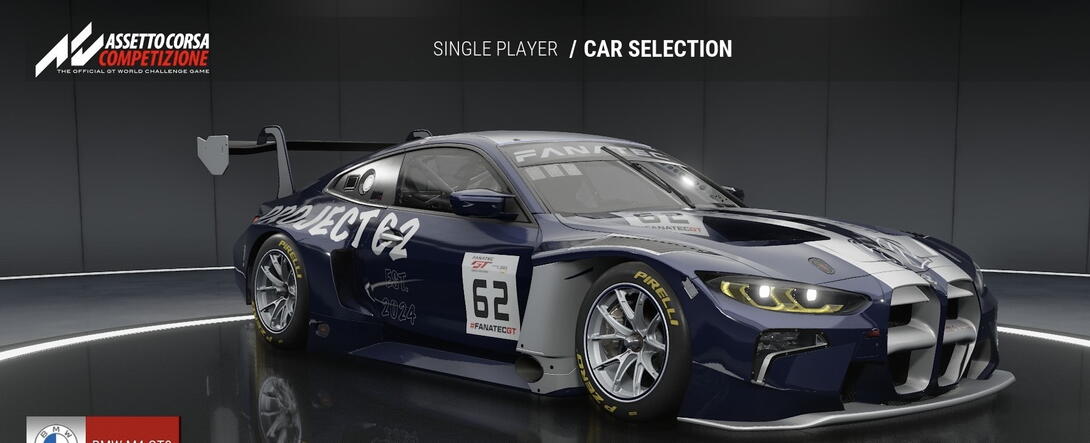Select the BMW M4 GT3 car tile
1090x443 pixels.
[103, 432]
